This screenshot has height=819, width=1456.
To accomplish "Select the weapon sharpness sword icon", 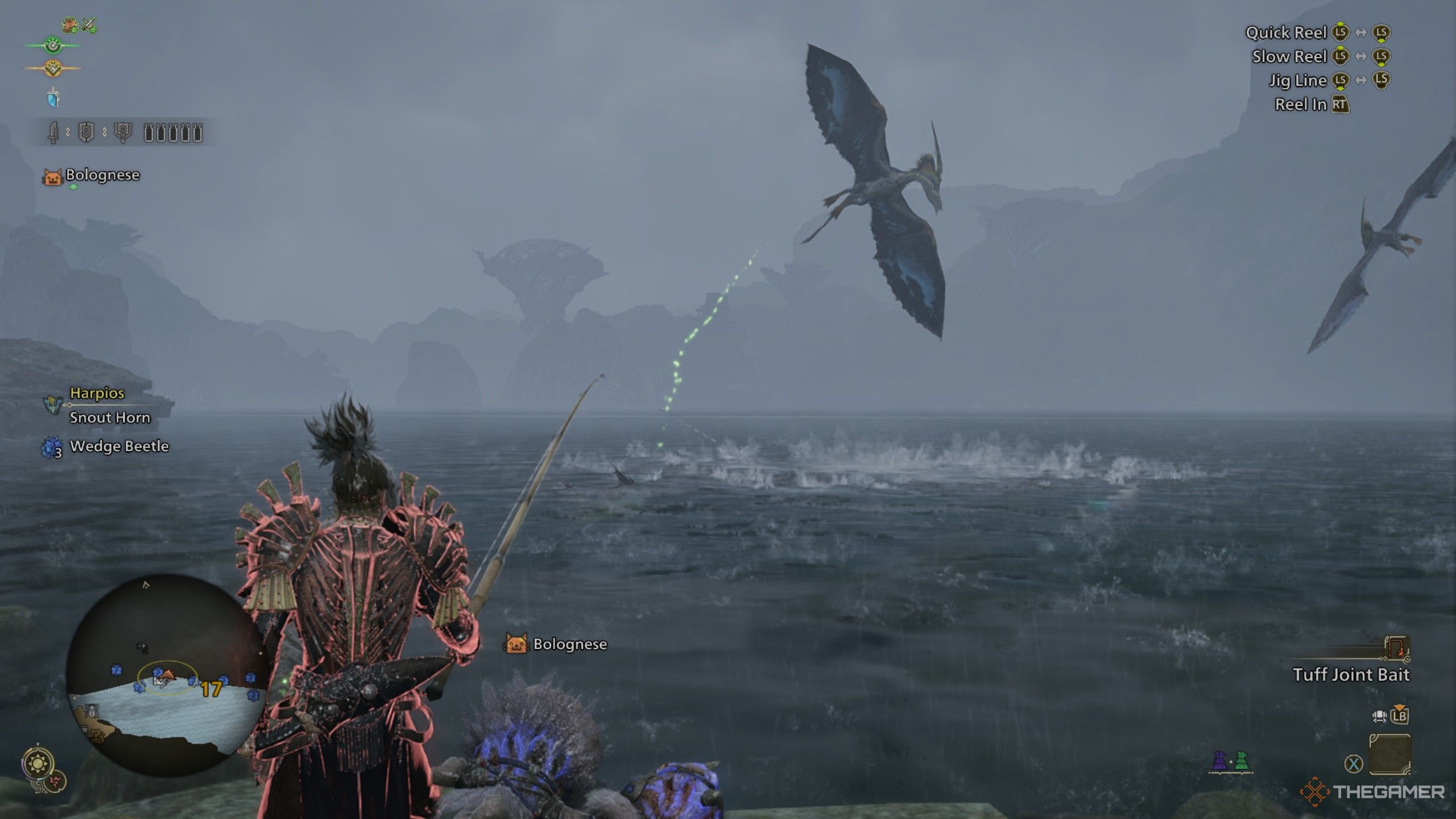I will coord(54,133).
